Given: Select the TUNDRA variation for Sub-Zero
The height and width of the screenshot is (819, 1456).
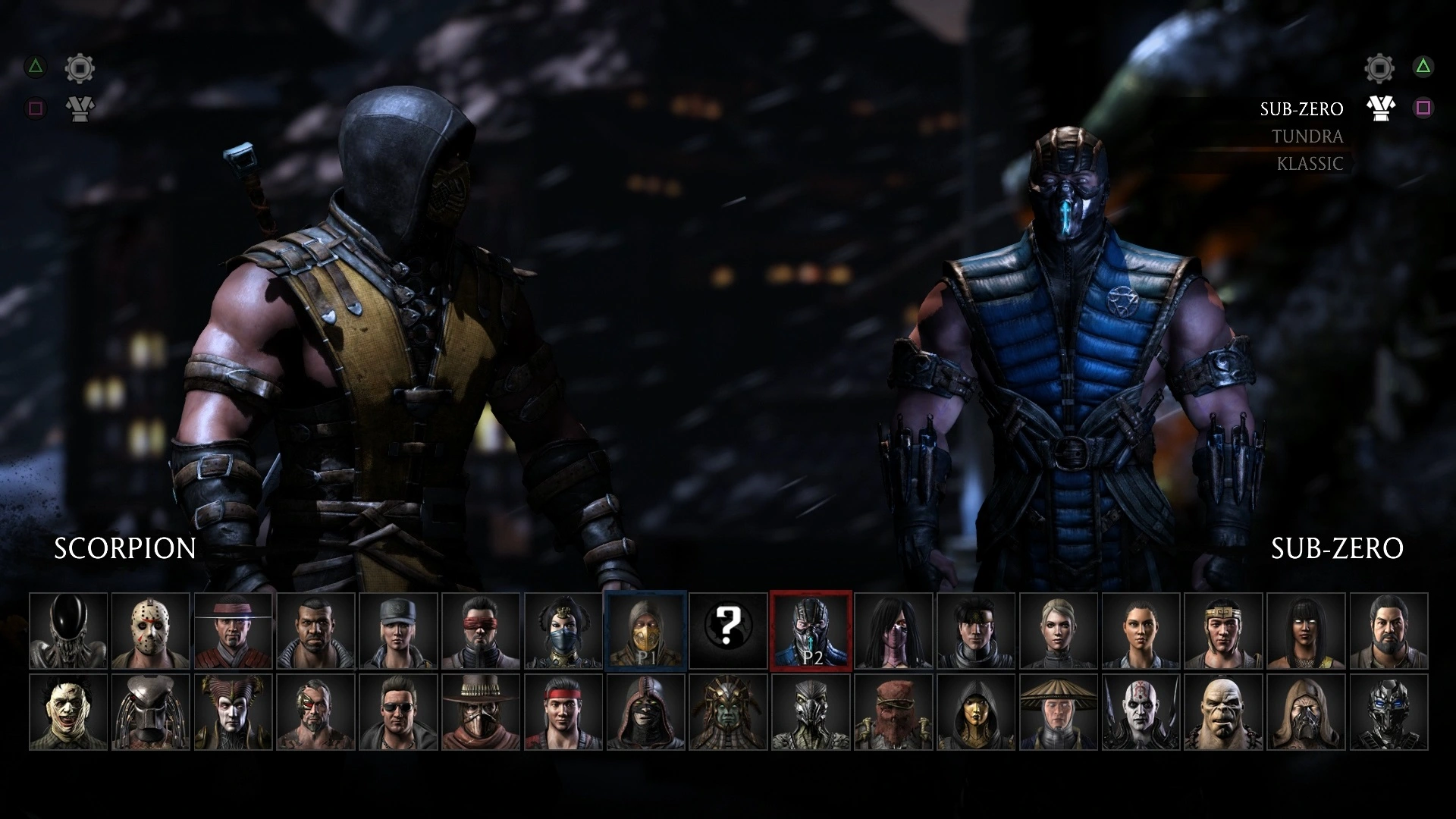Looking at the screenshot, I should point(1307,137).
